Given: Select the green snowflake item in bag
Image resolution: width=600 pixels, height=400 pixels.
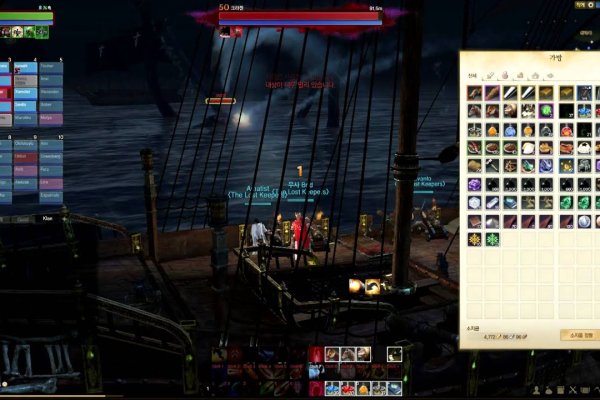Looking at the screenshot, I should pos(492,239).
